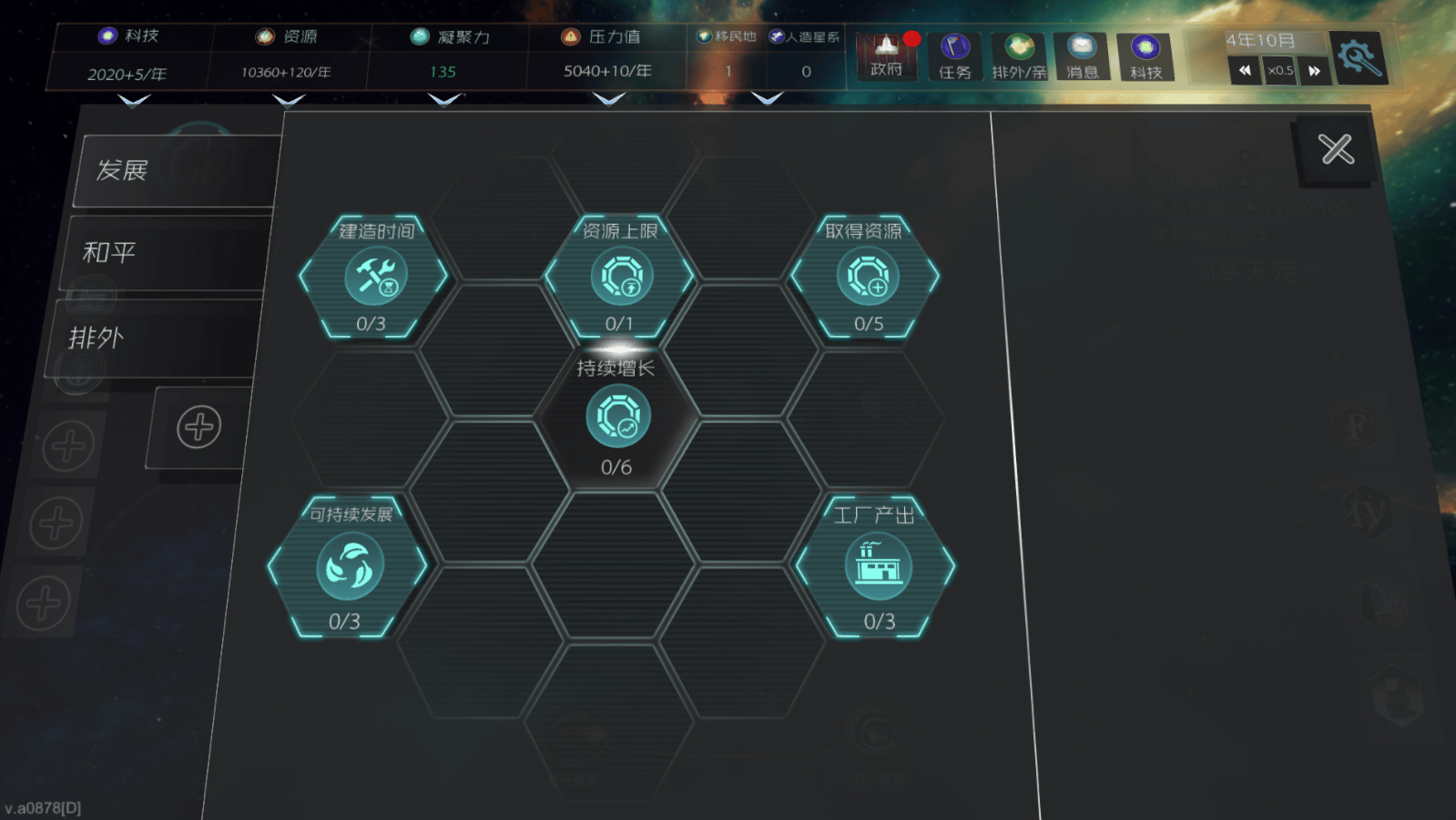The height and width of the screenshot is (820, 1456).
Task: Slow down game speed with rewind arrows
Action: pyautogui.click(x=1245, y=70)
